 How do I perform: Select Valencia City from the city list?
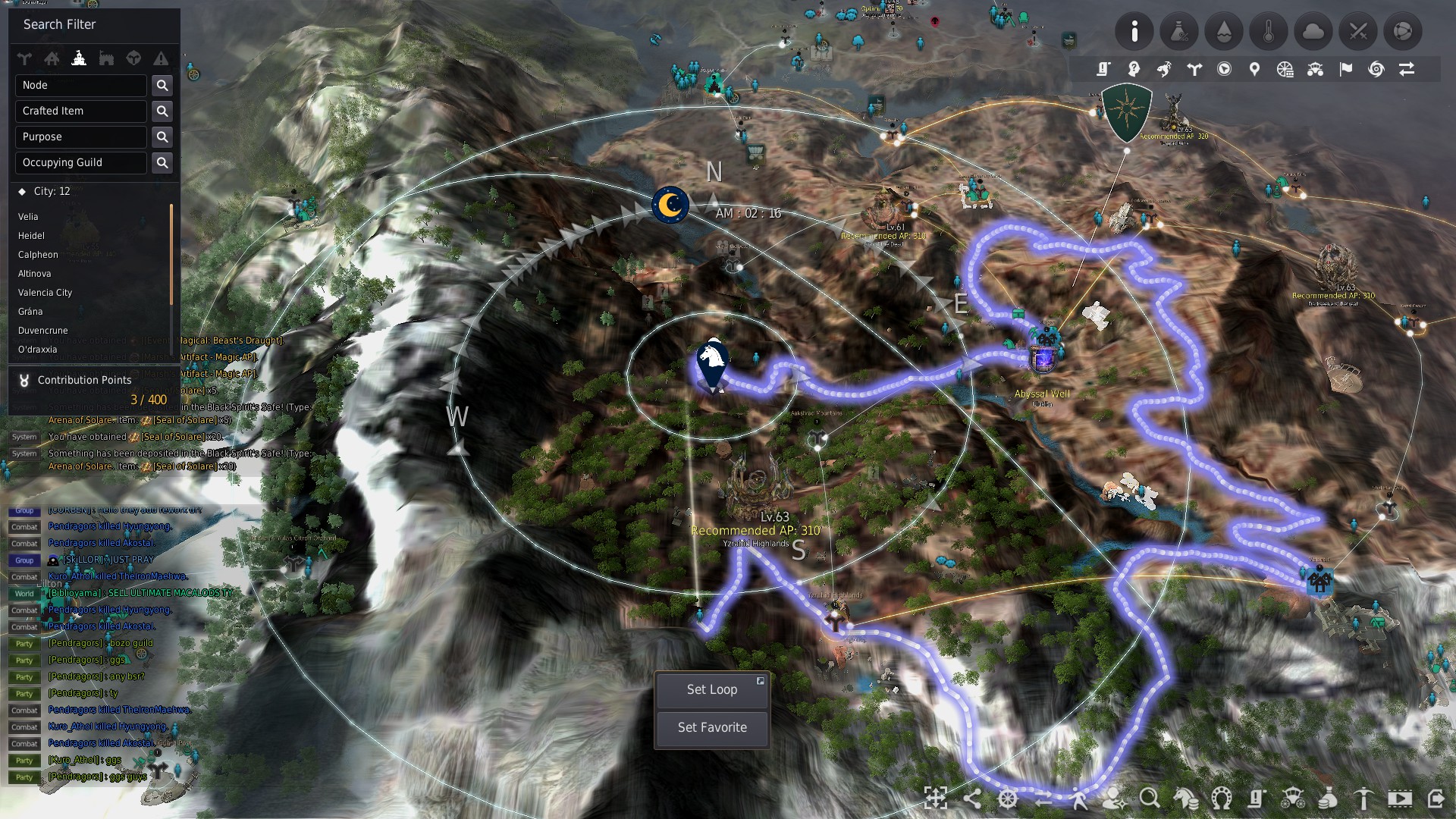(45, 293)
